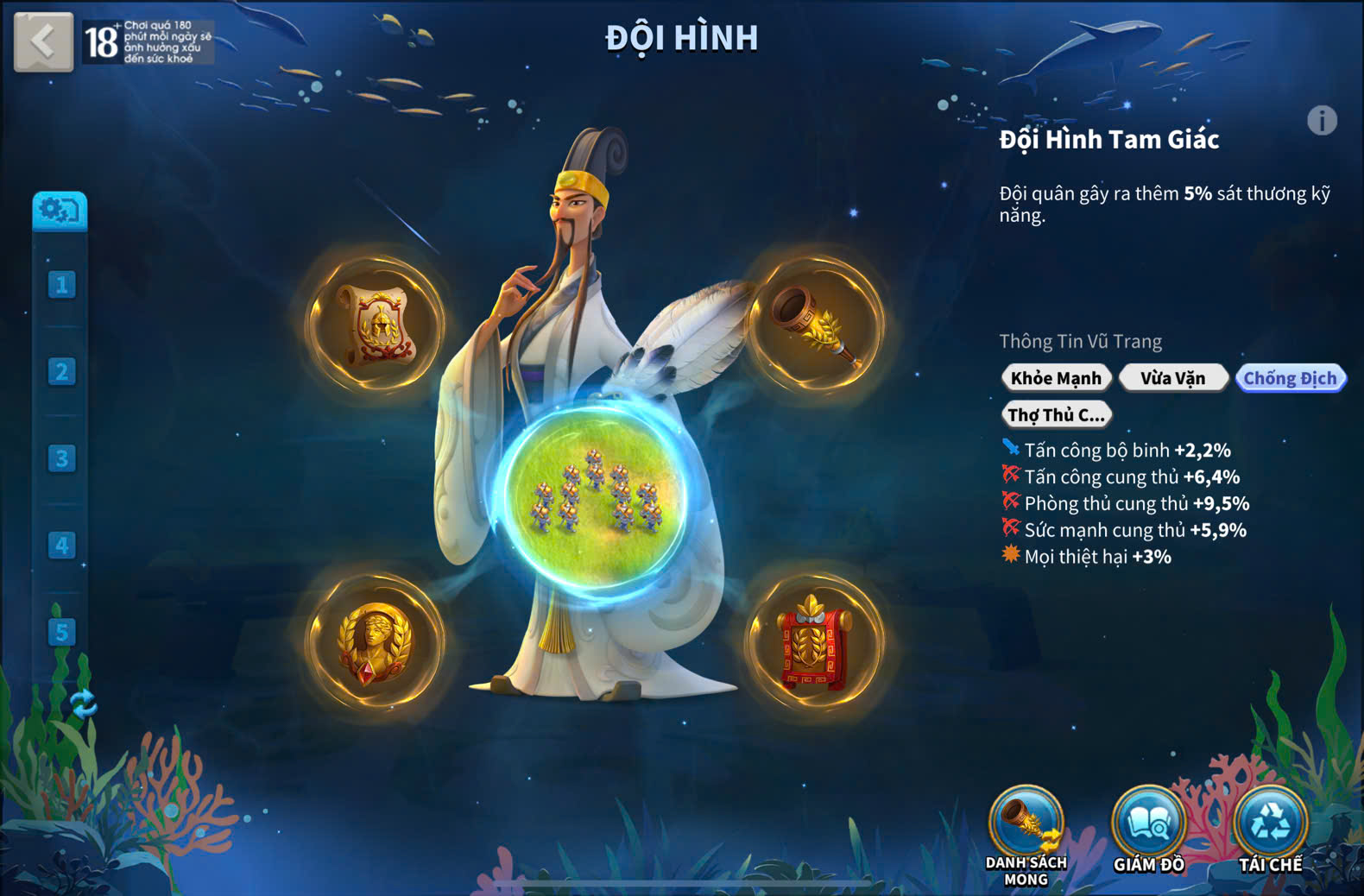Viewport: 1364px width, 896px height.
Task: Click the blue refresh arrows icon
Action: 83,704
